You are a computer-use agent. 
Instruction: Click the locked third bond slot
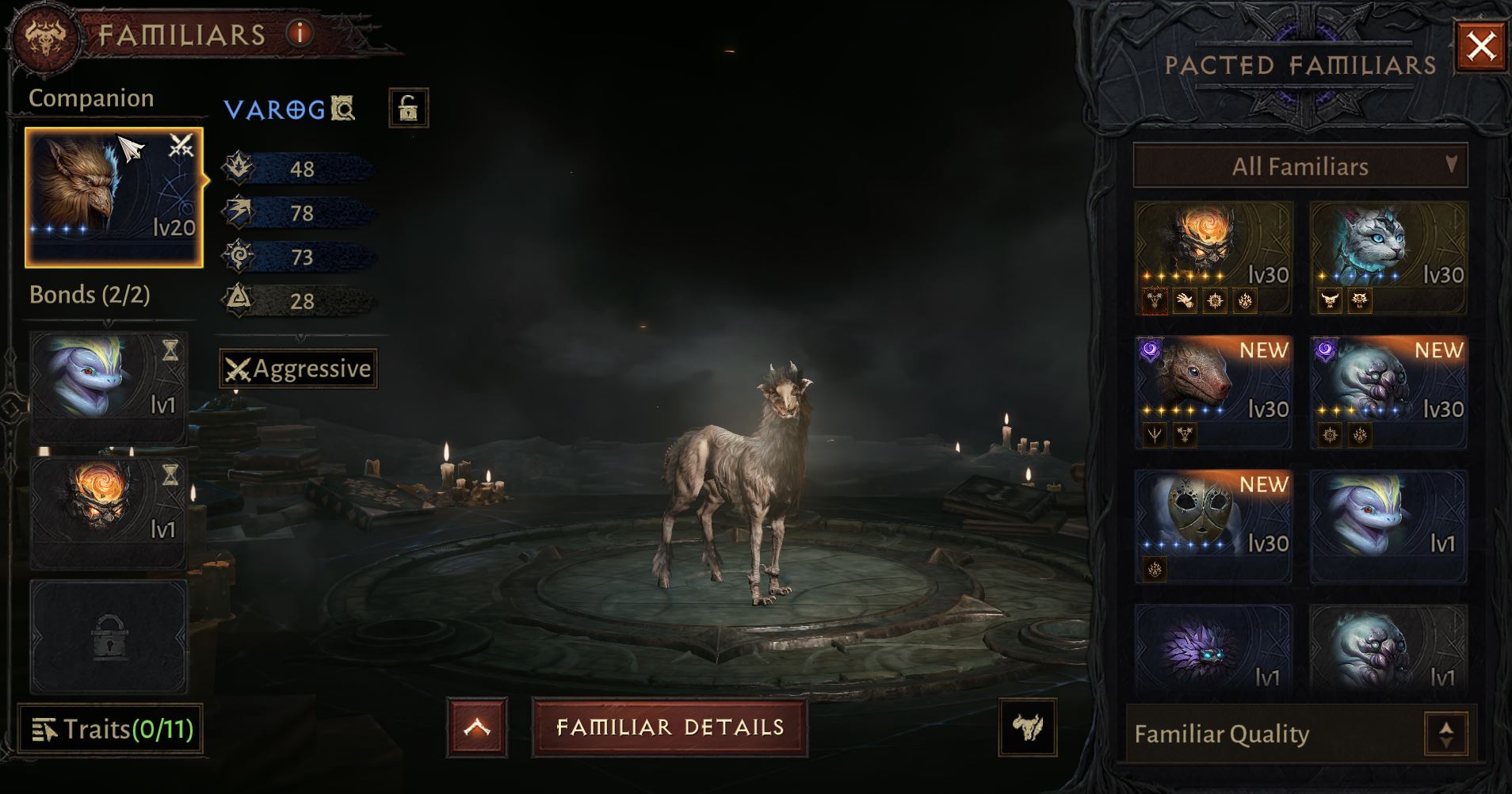[109, 636]
